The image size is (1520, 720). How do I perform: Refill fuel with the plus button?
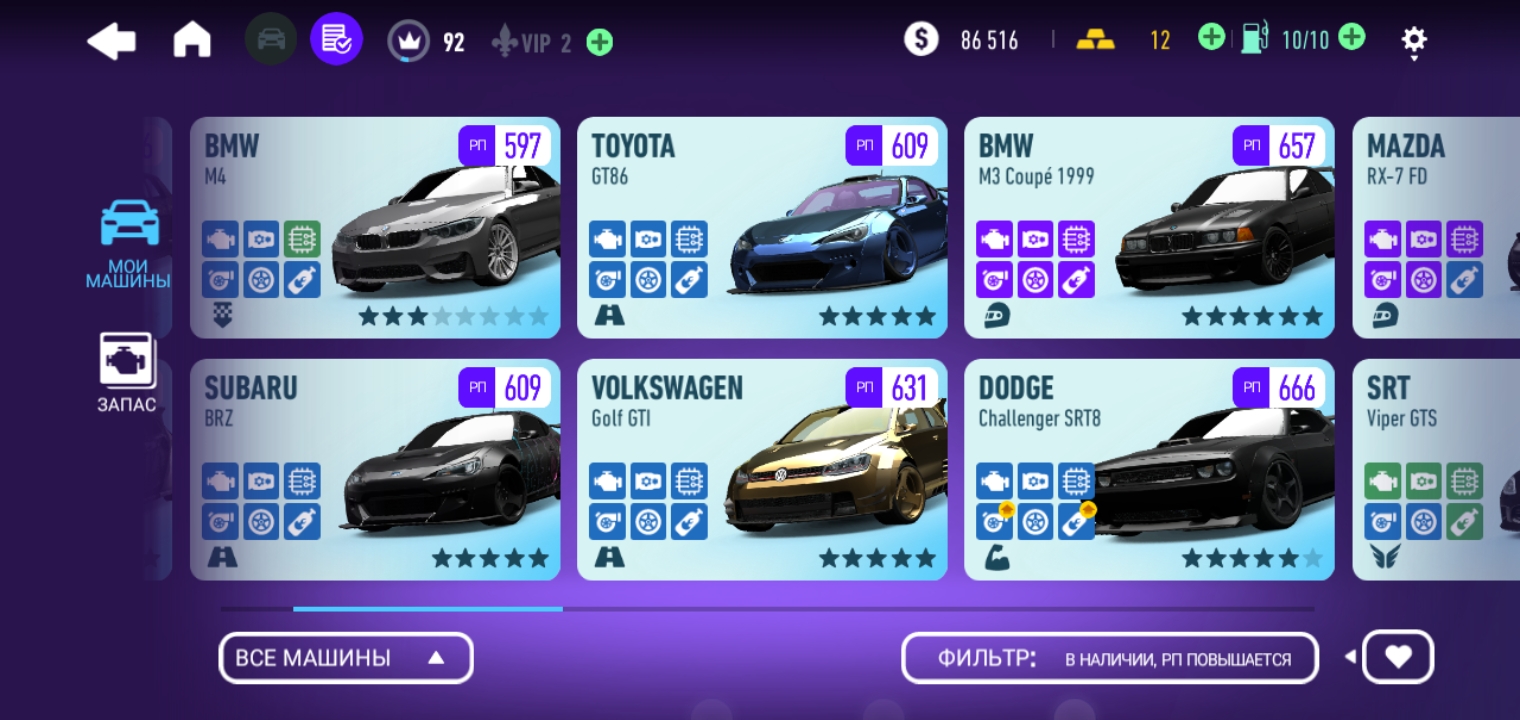[1351, 39]
